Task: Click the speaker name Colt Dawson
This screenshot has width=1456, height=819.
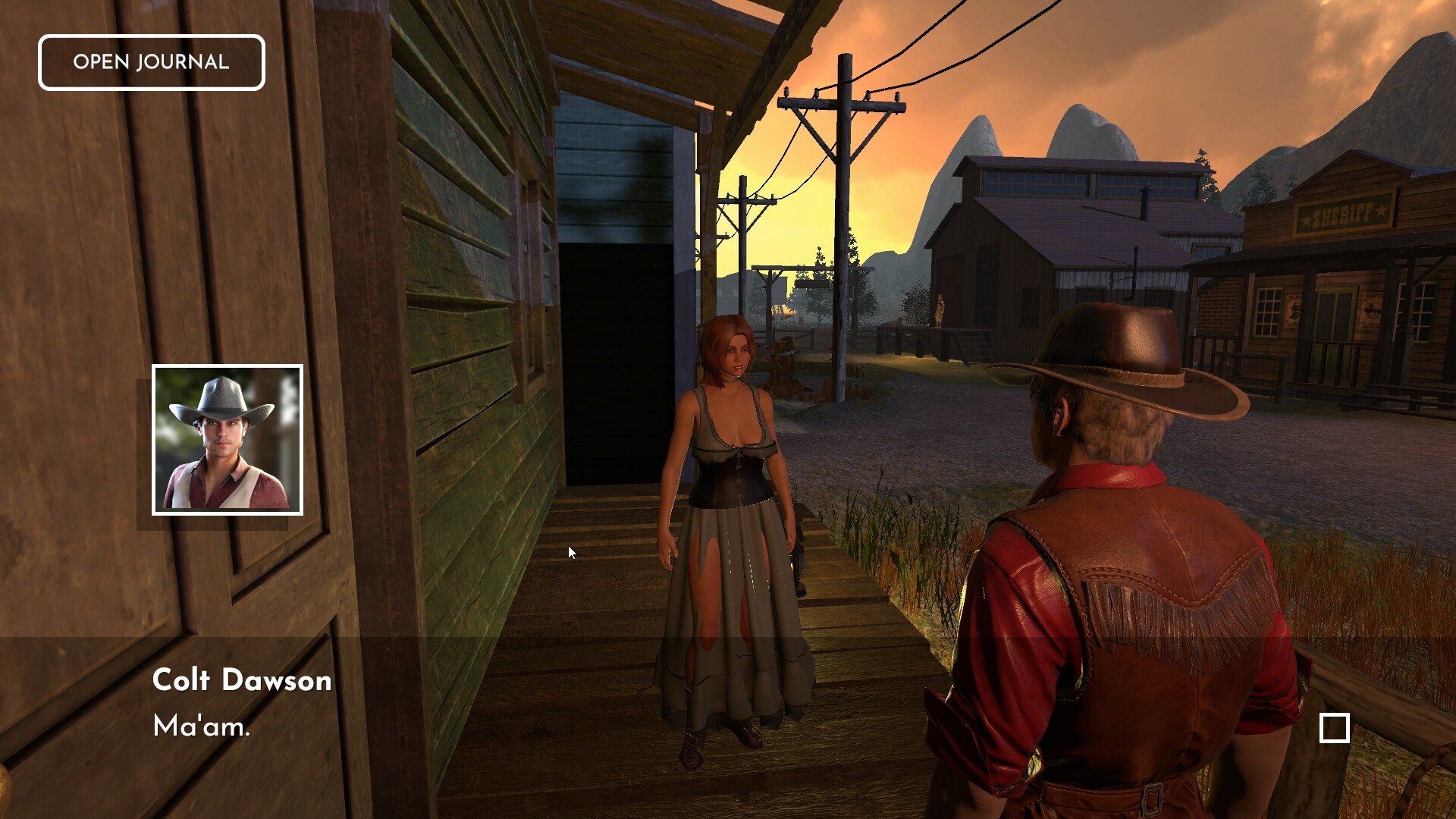Action: (x=243, y=680)
